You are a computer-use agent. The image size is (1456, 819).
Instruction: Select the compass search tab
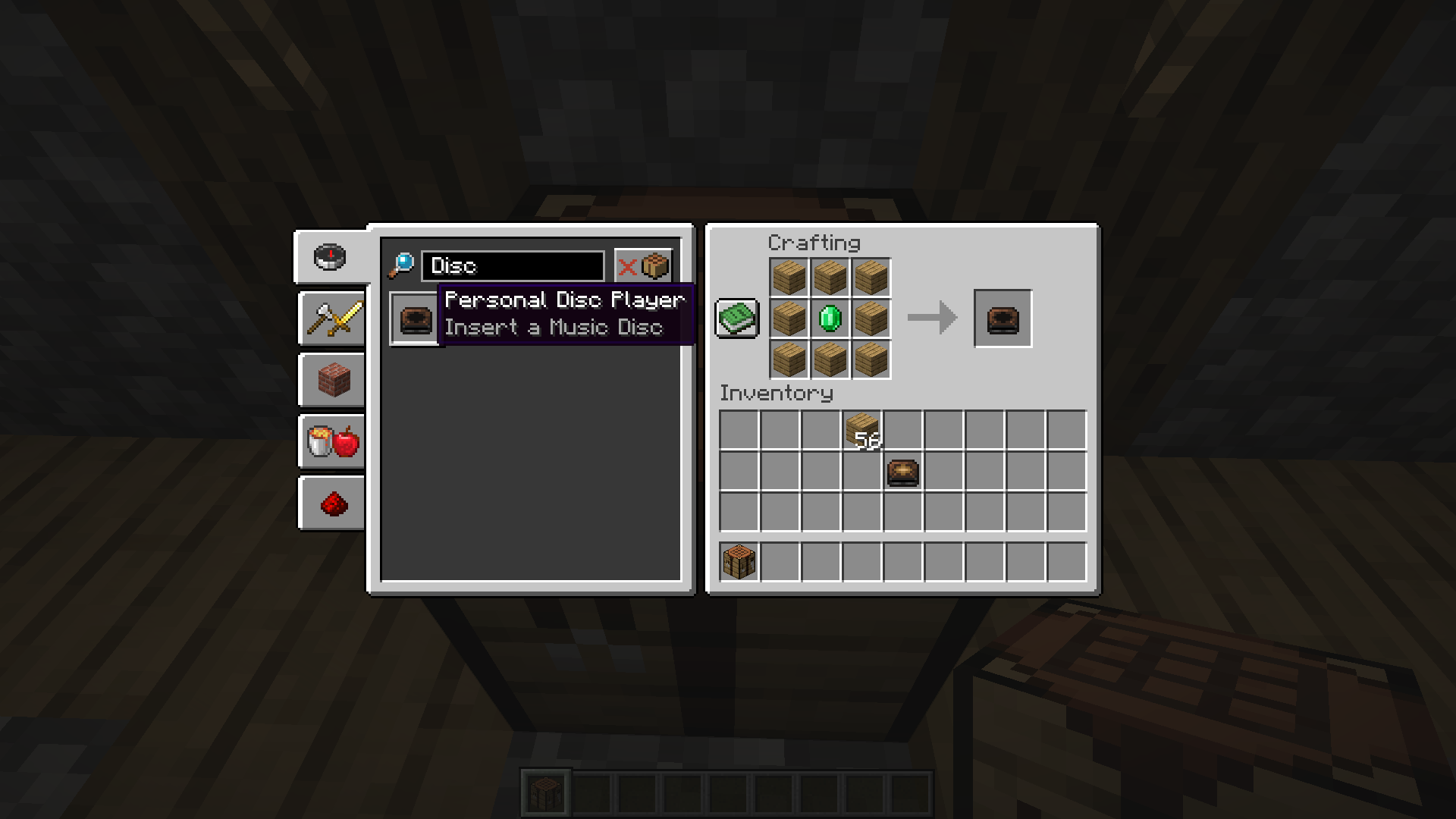330,257
